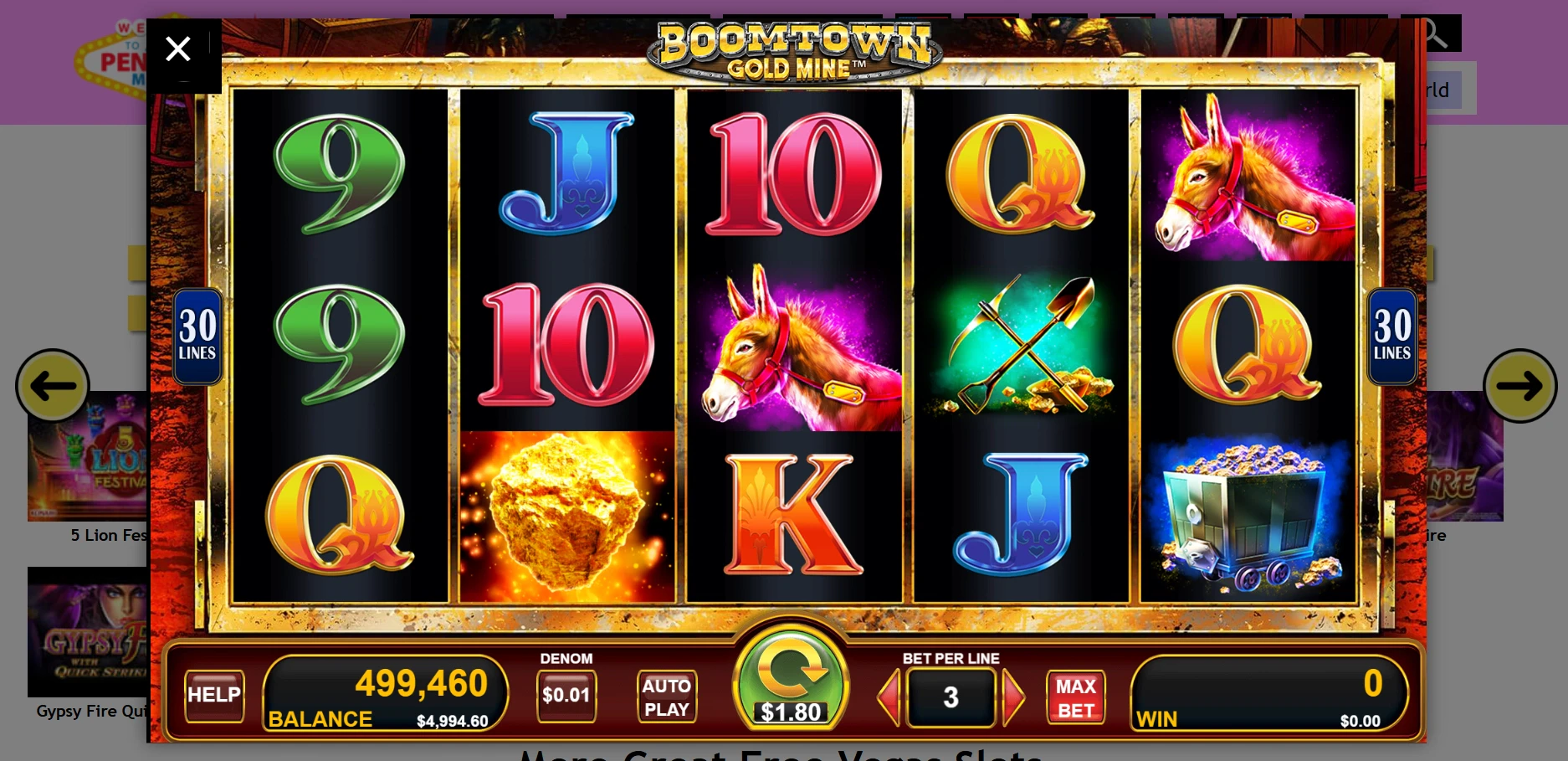Spin the reels with the green button

coord(791,678)
